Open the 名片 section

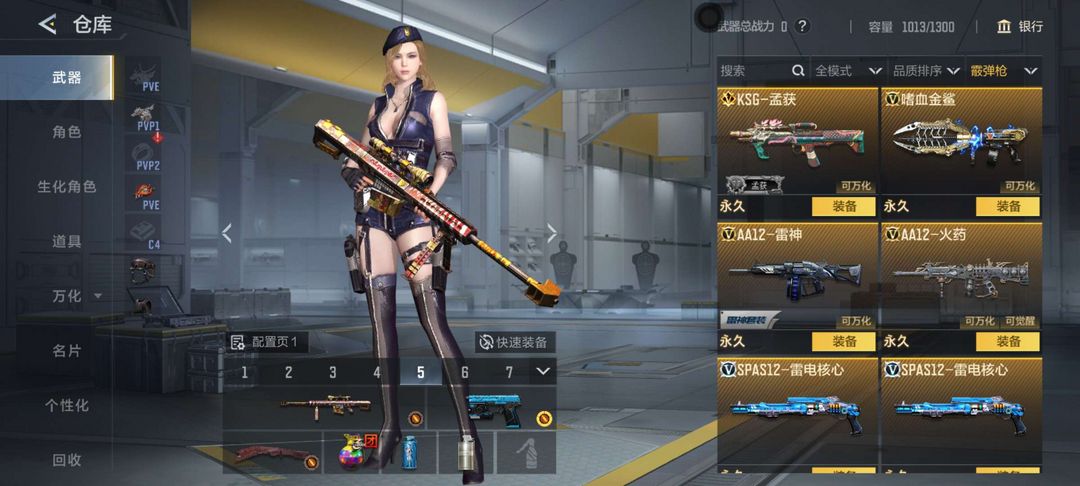66,350
